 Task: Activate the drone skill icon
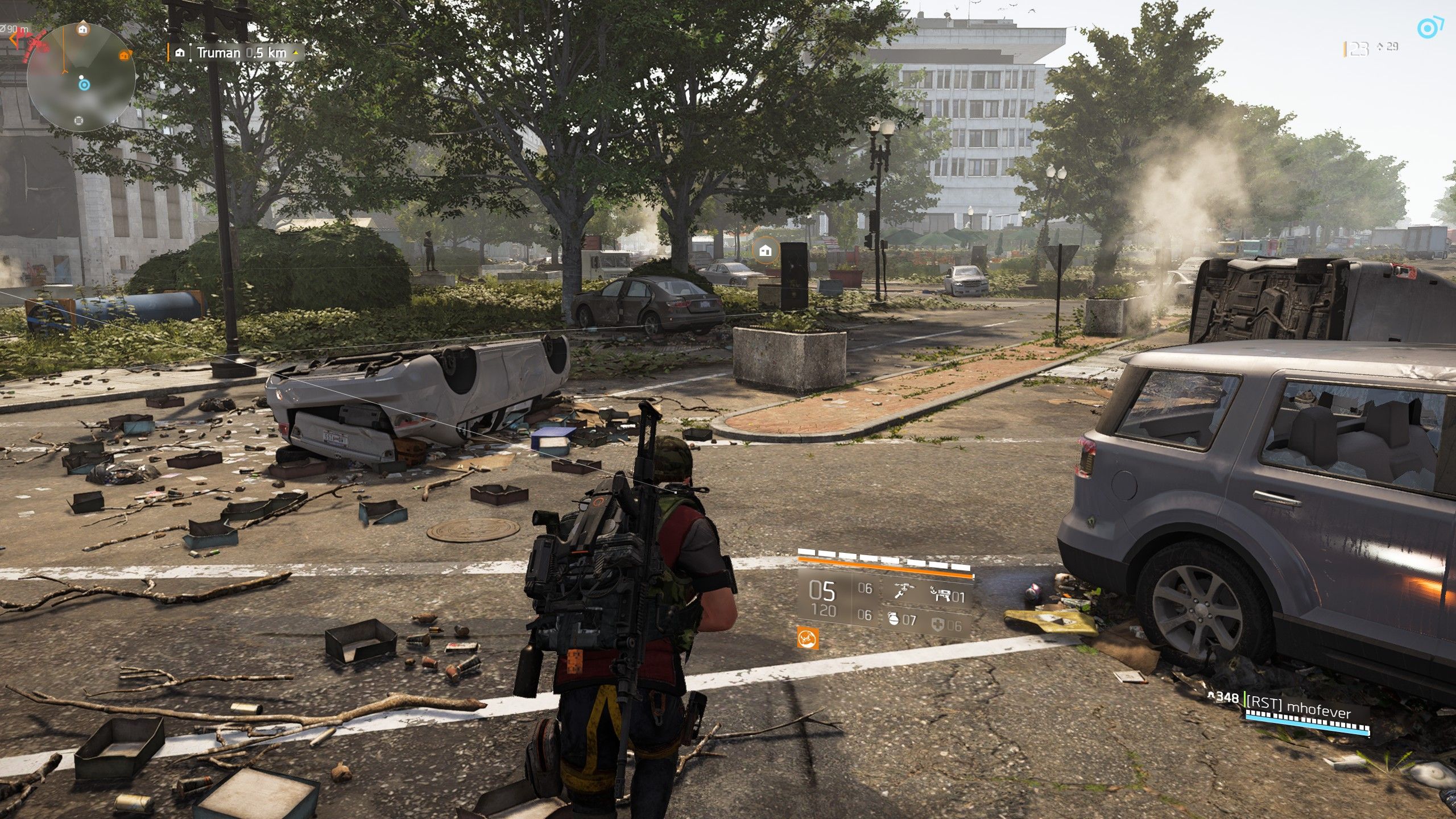(x=900, y=591)
